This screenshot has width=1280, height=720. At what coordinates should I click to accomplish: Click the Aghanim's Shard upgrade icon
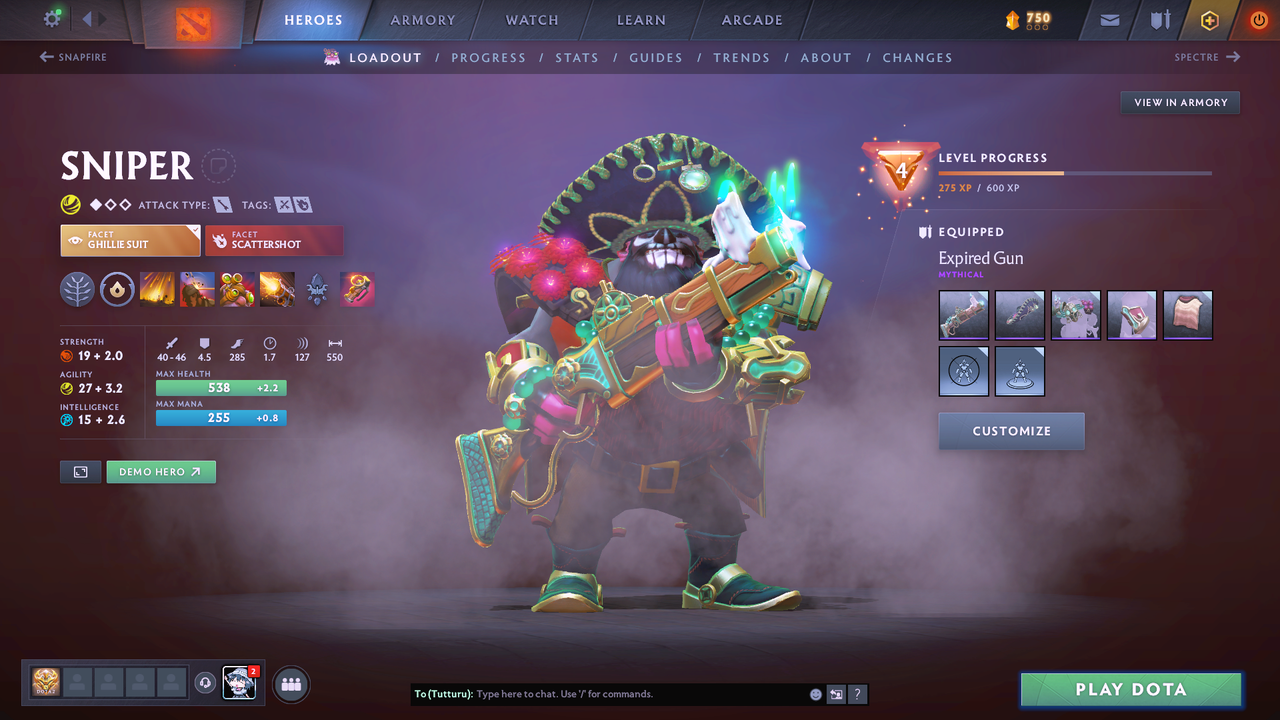coord(317,289)
